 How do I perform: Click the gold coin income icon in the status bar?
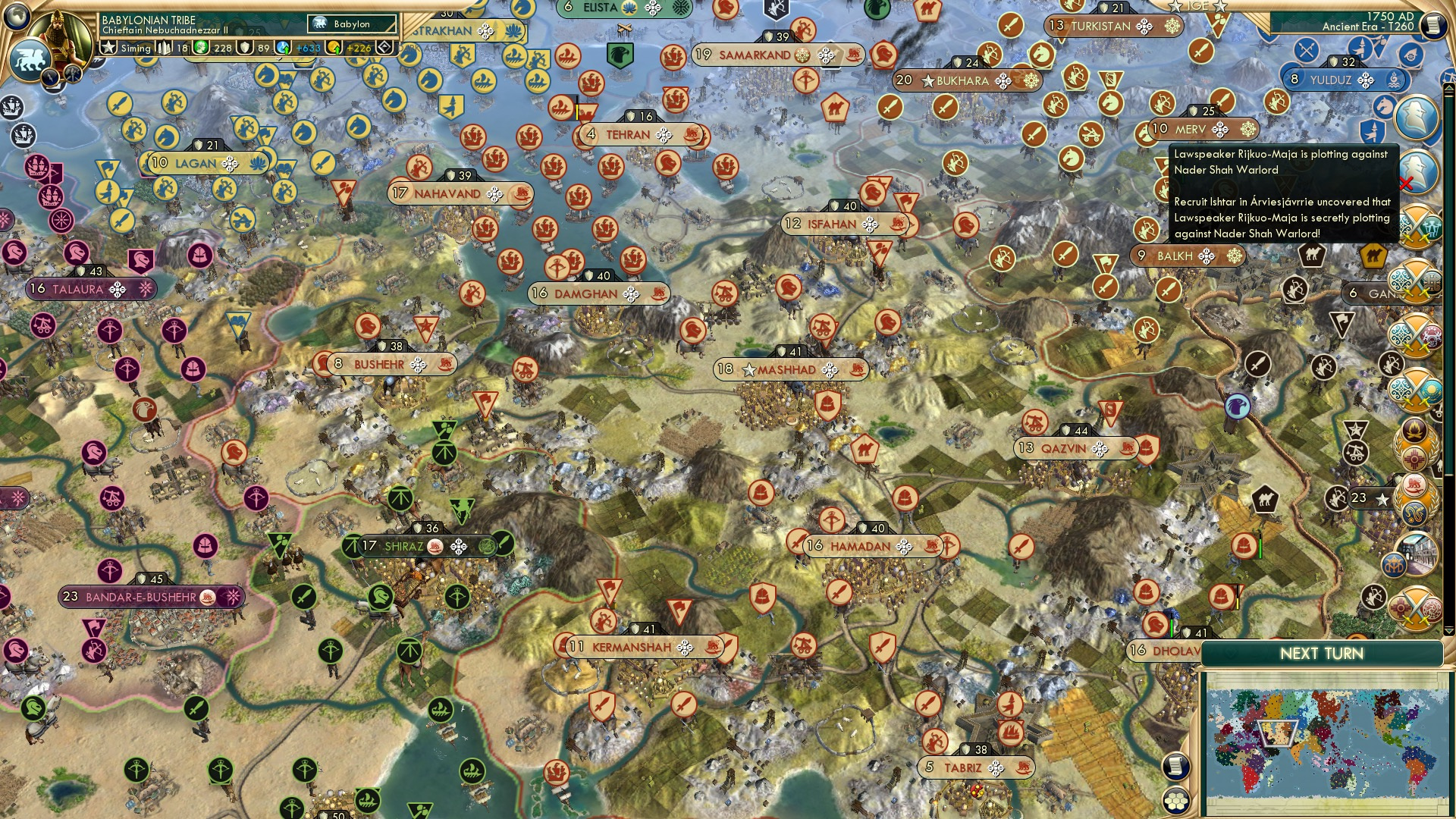tap(331, 49)
